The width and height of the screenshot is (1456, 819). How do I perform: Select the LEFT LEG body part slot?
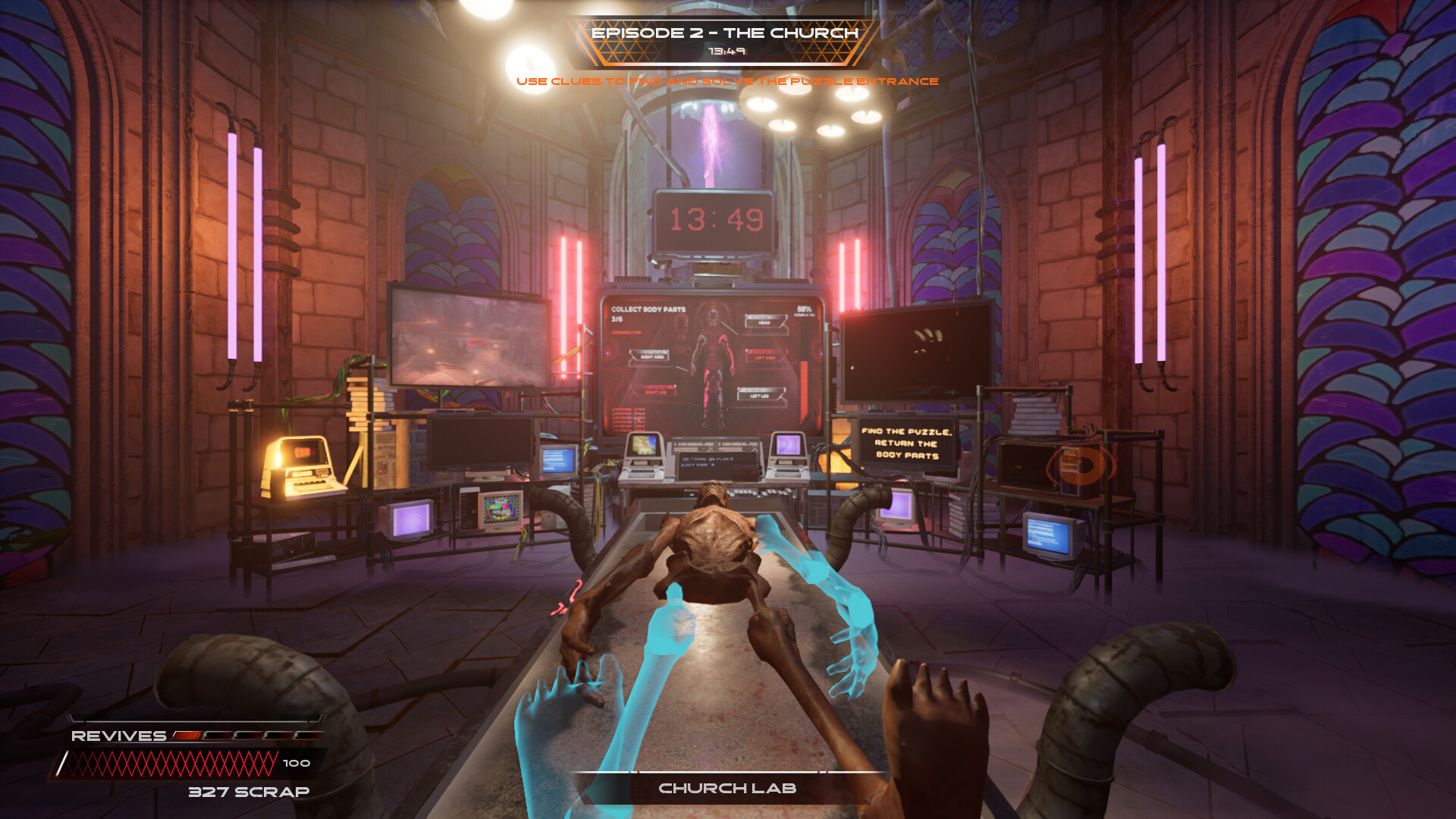[x=760, y=395]
